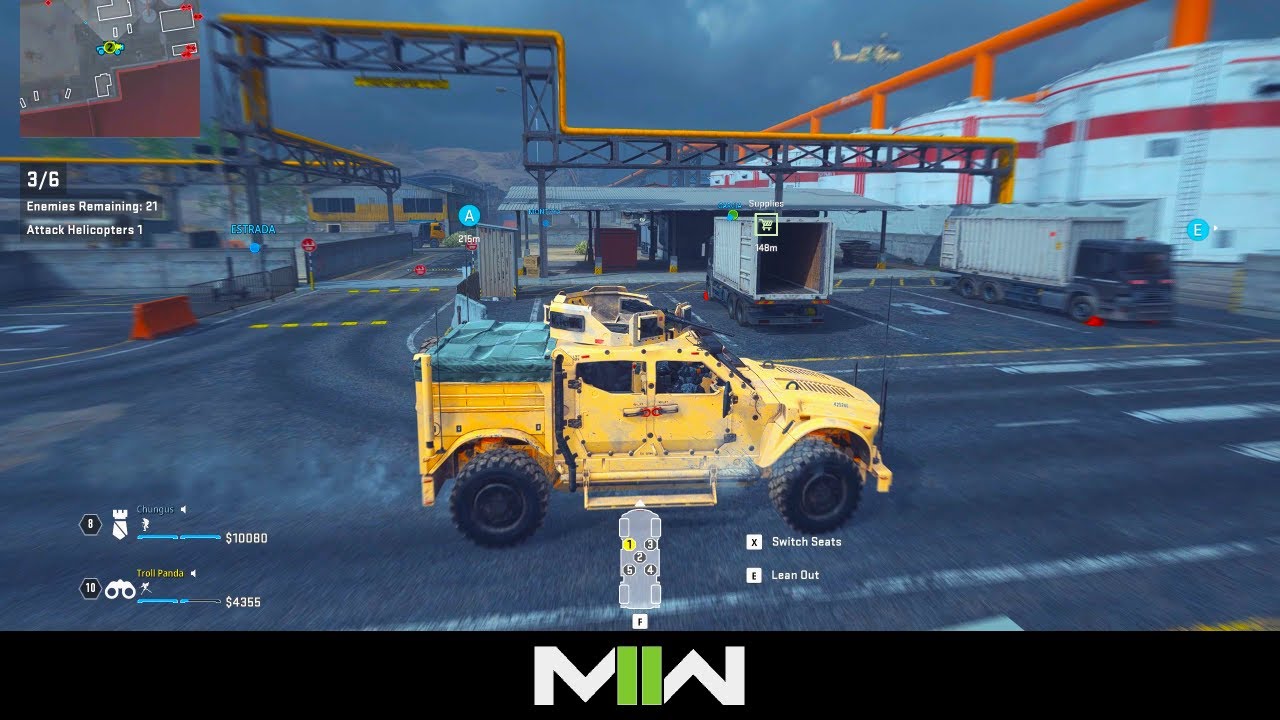Click the E objective marker on the right
The width and height of the screenshot is (1280, 720).
pos(1196,230)
